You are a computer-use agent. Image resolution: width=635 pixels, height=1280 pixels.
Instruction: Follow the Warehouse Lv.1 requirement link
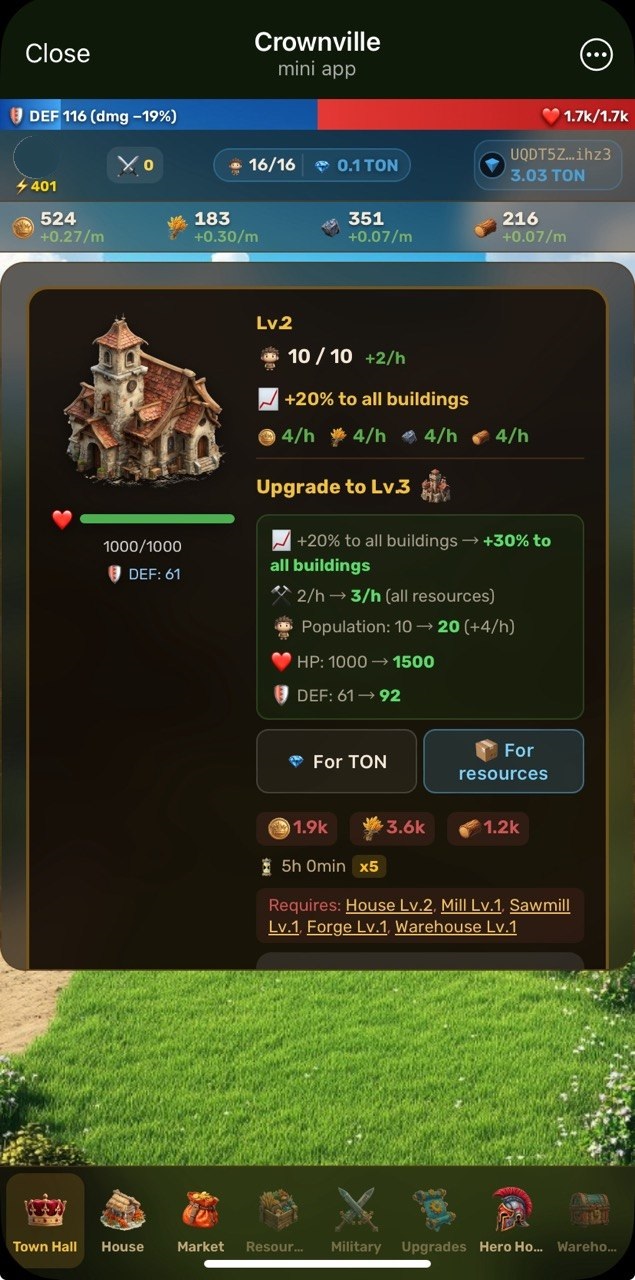coord(455,927)
